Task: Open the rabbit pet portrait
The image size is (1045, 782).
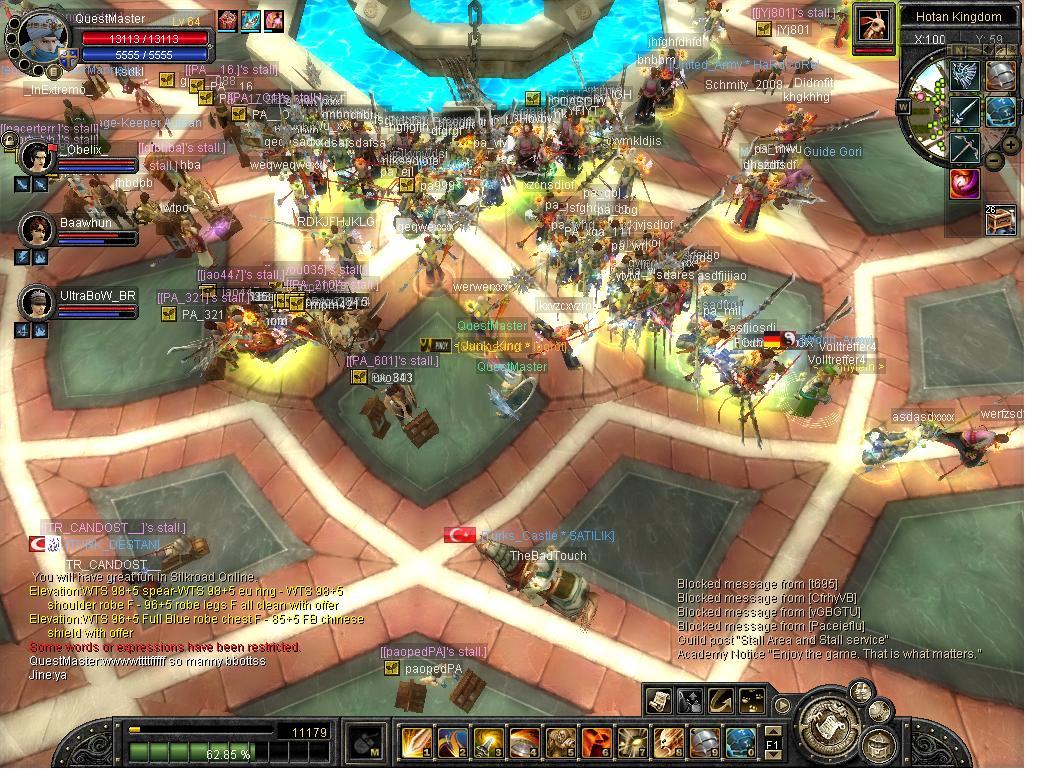Action: pos(873,27)
